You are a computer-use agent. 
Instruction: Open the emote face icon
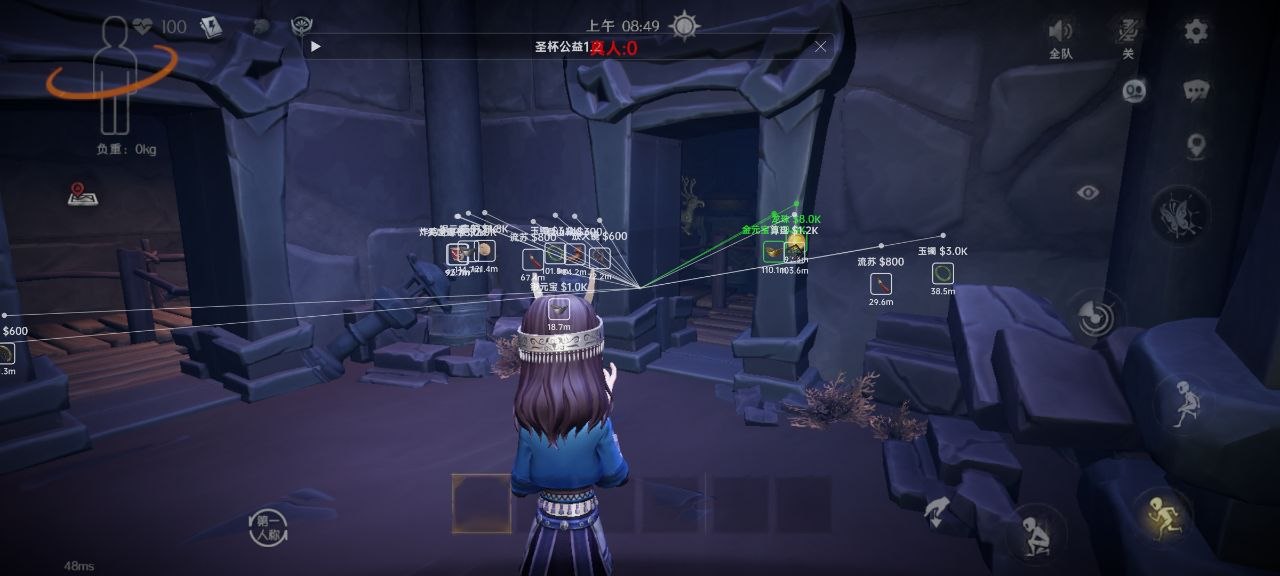point(1134,91)
